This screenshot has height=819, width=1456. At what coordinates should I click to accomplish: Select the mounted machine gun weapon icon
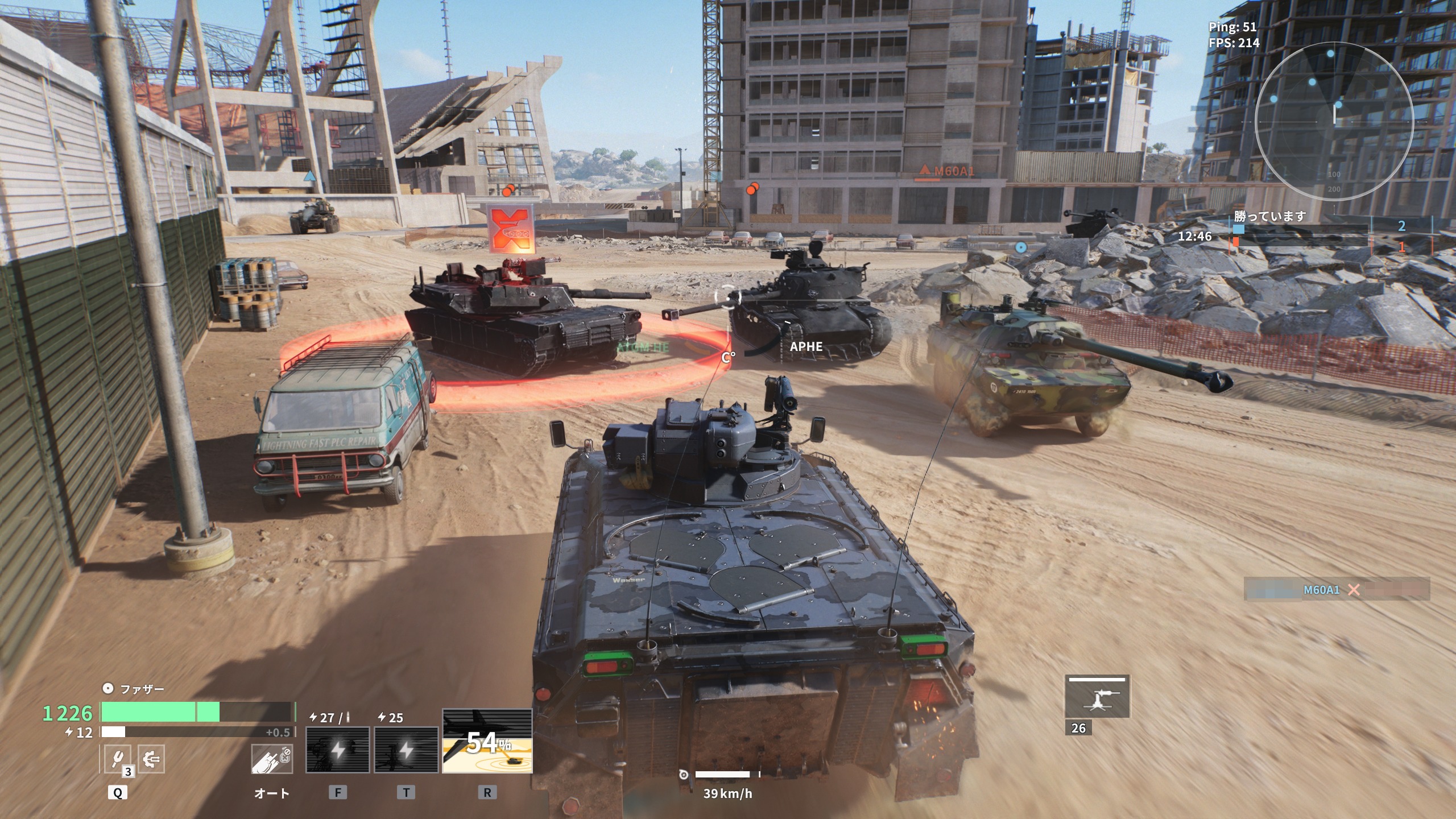pyautogui.click(x=1097, y=698)
